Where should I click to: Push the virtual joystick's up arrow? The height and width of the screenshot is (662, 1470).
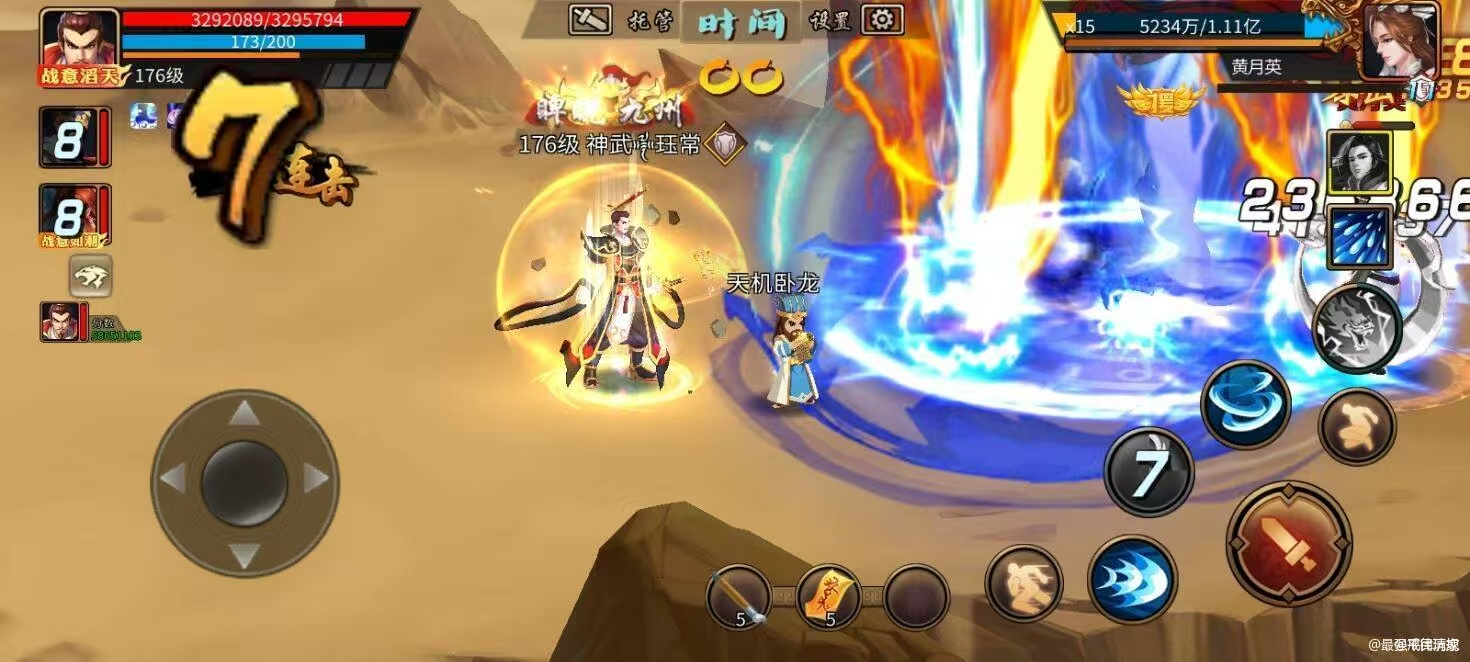244,412
